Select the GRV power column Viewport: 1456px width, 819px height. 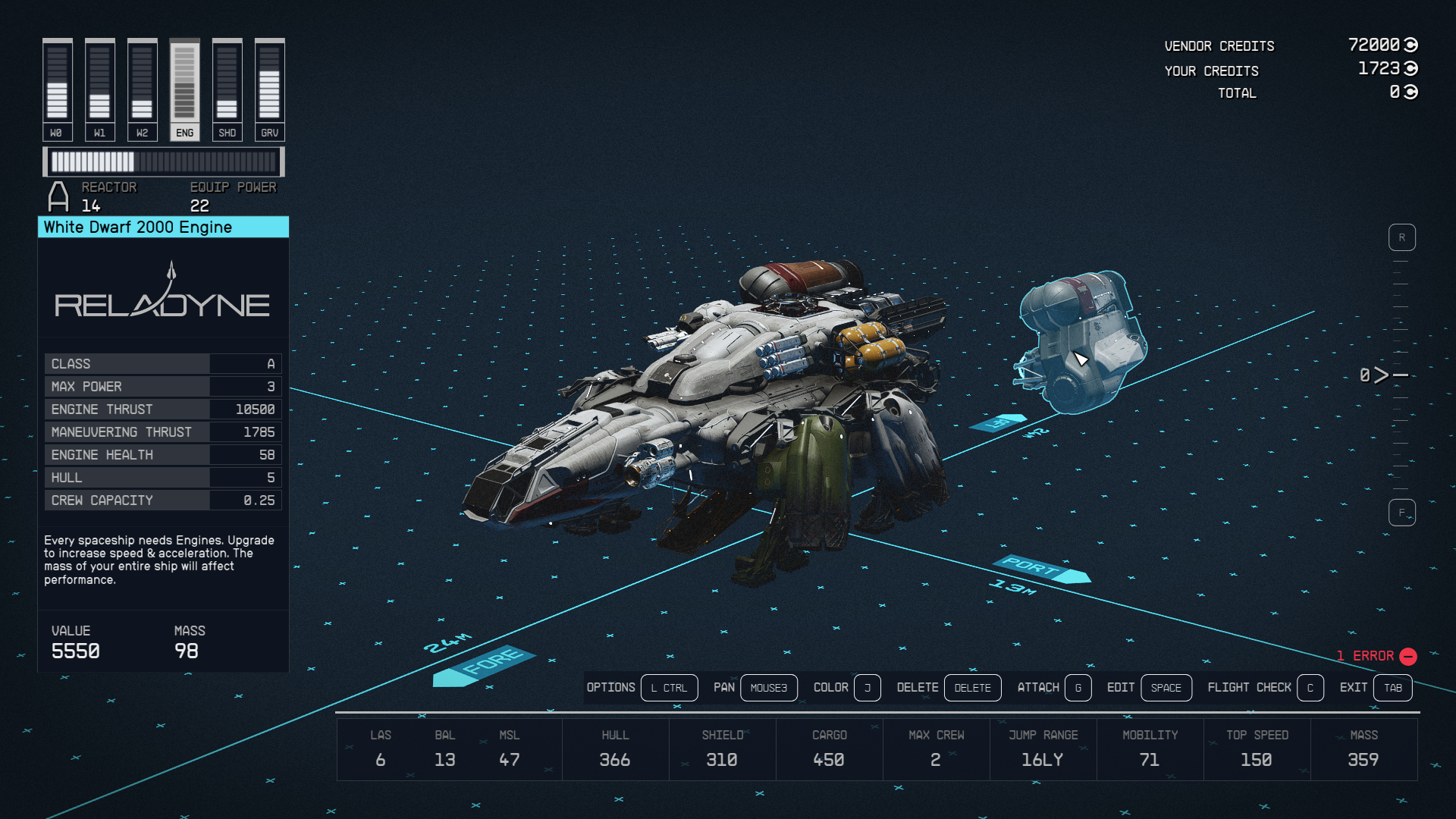269,90
